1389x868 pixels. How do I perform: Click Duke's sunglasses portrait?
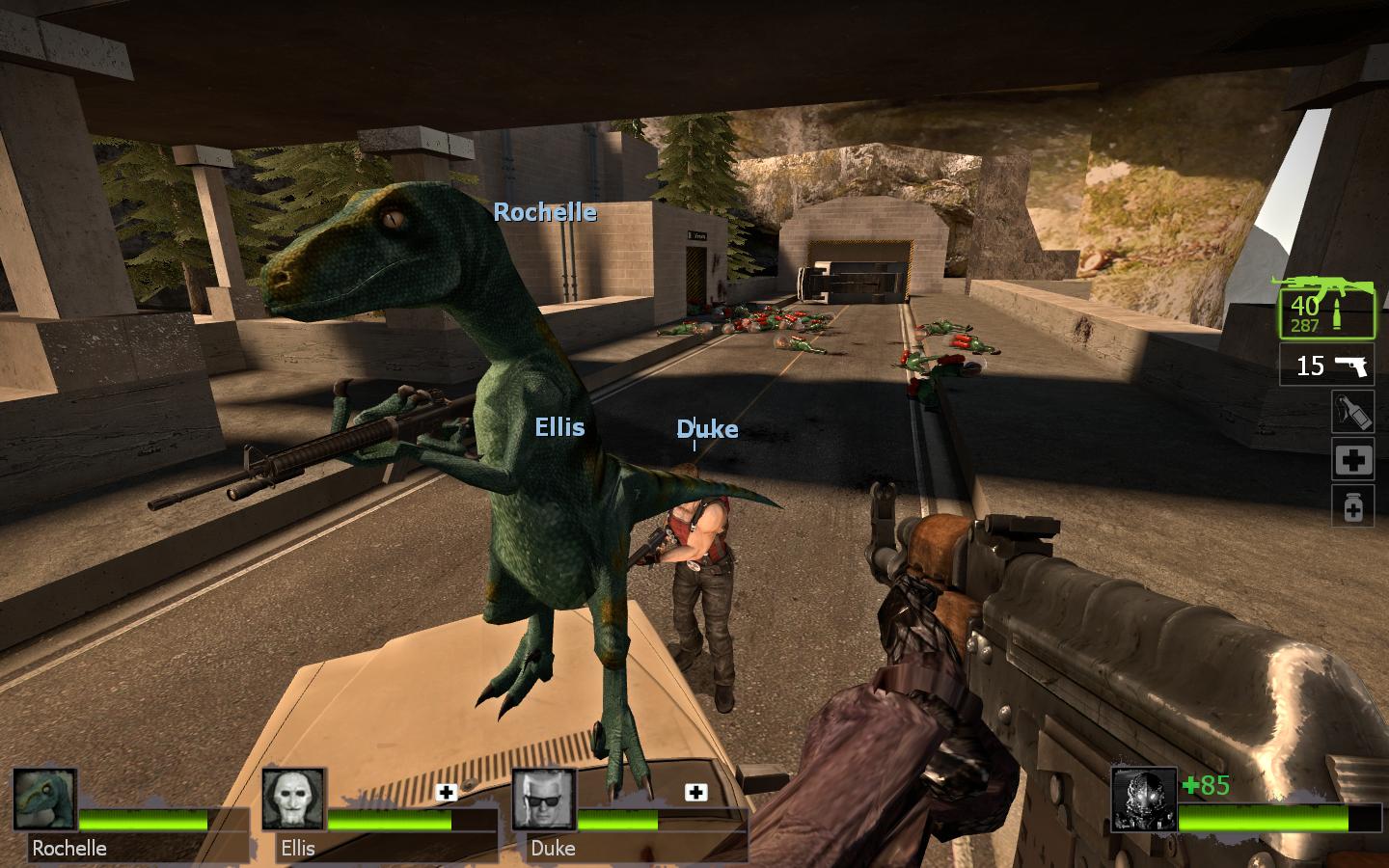(x=543, y=800)
